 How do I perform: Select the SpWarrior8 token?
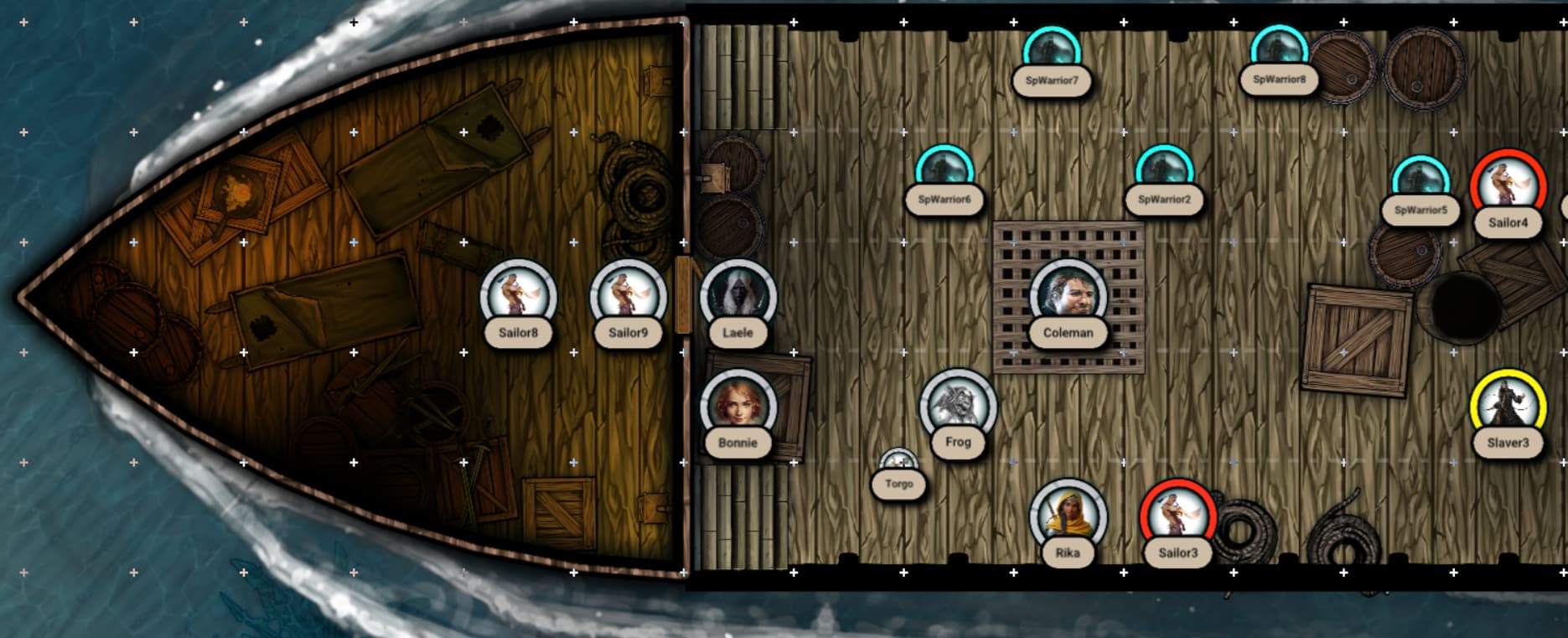(x=1279, y=50)
